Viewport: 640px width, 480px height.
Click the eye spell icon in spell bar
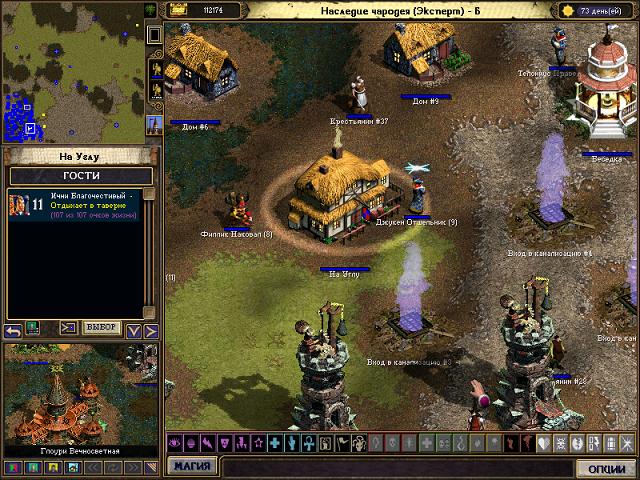click(174, 443)
